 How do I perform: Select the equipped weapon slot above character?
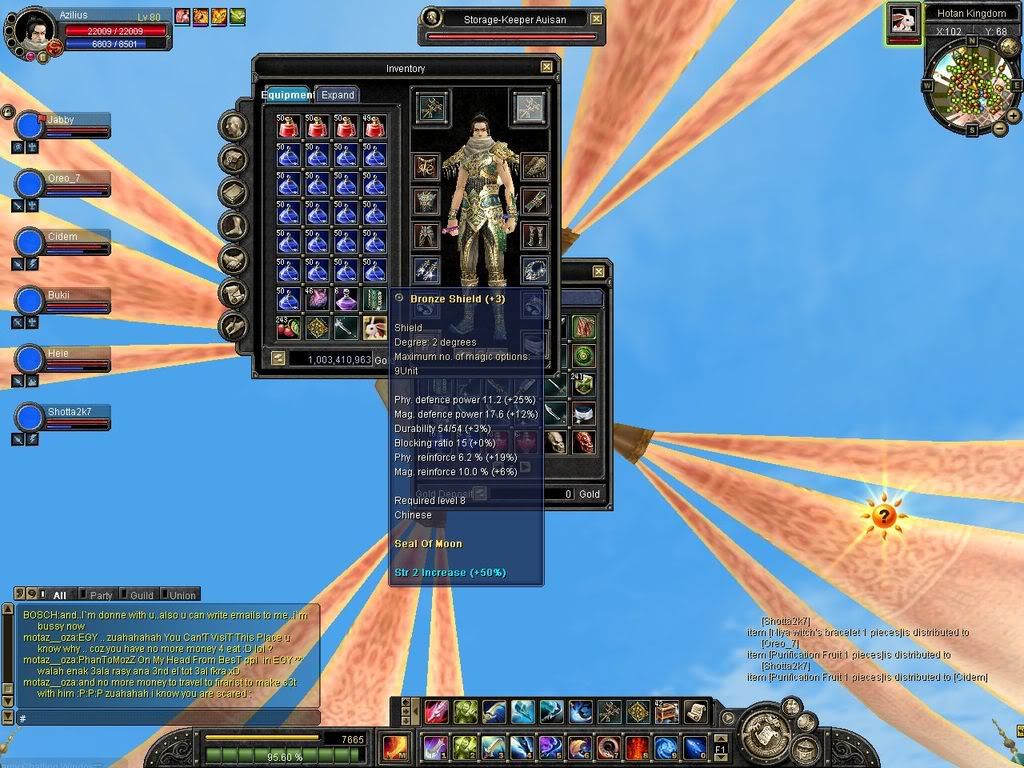pyautogui.click(x=432, y=107)
